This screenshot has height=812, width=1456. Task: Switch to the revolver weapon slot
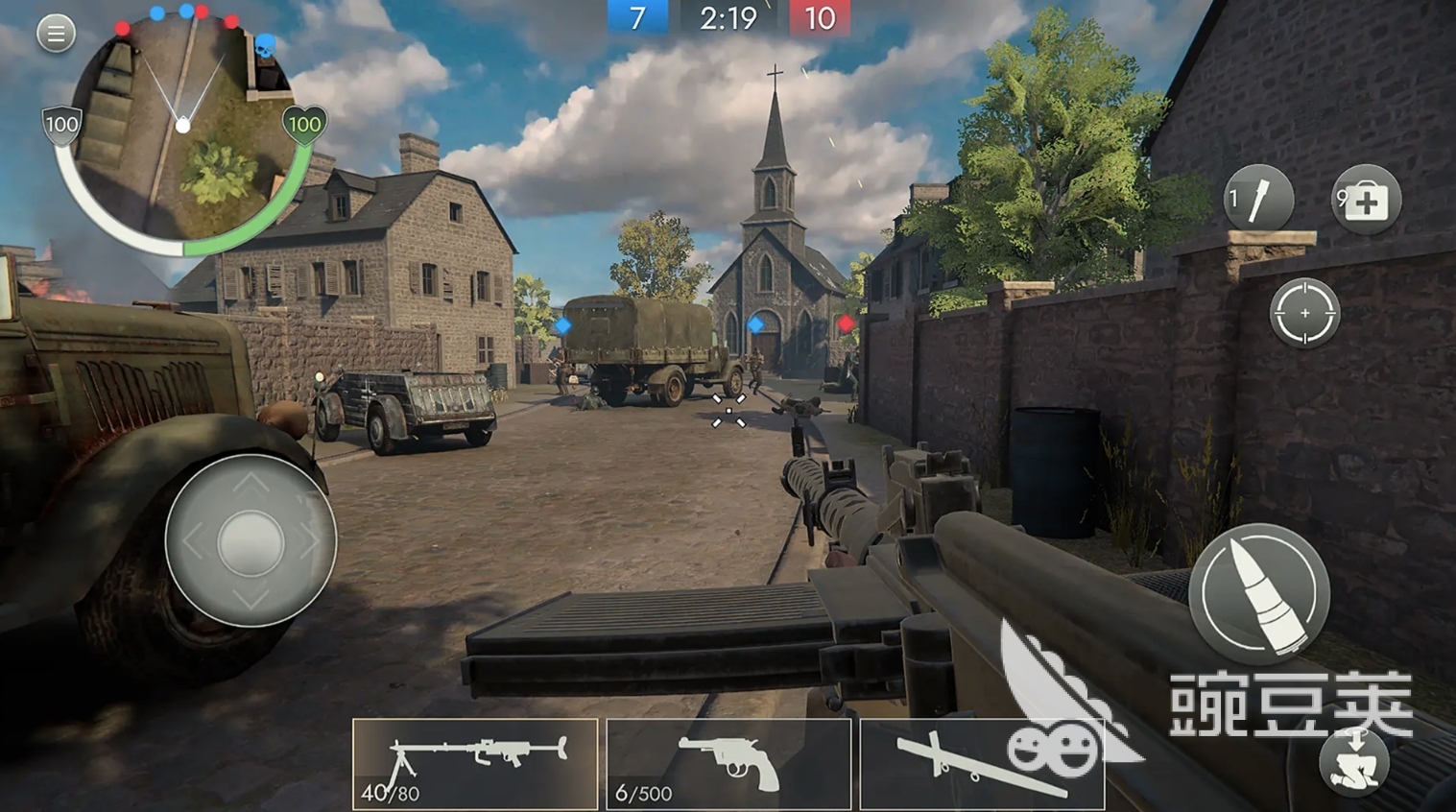tap(728, 764)
